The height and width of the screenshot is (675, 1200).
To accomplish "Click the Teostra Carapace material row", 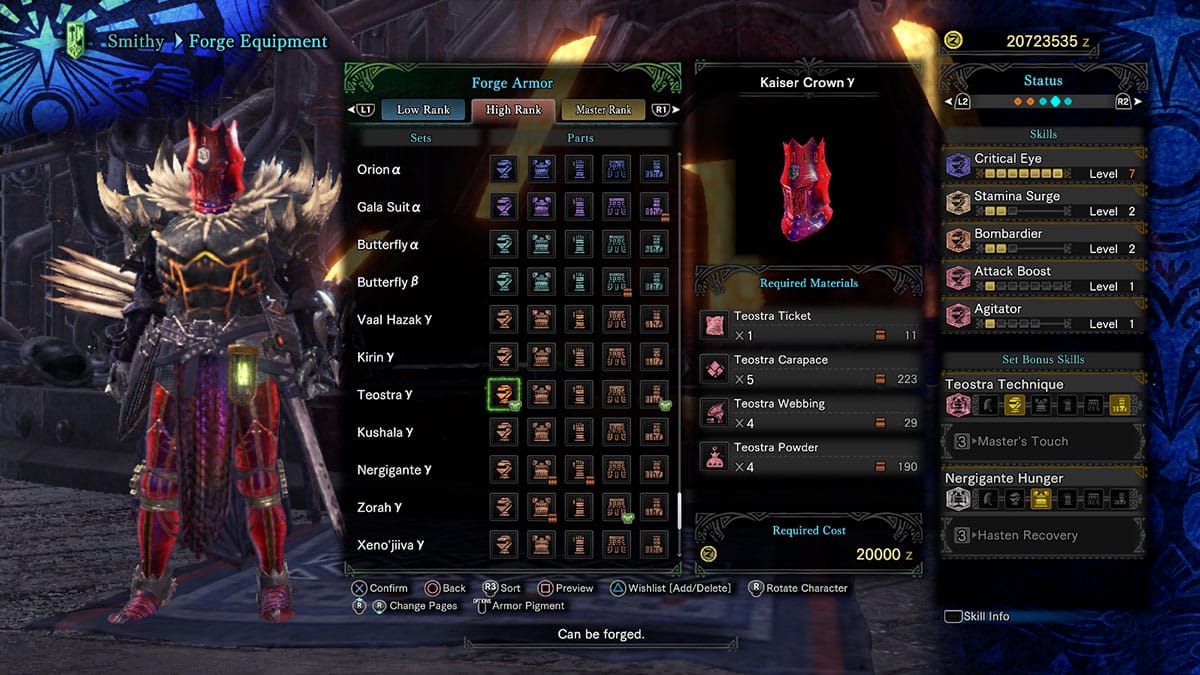I will click(x=808, y=369).
